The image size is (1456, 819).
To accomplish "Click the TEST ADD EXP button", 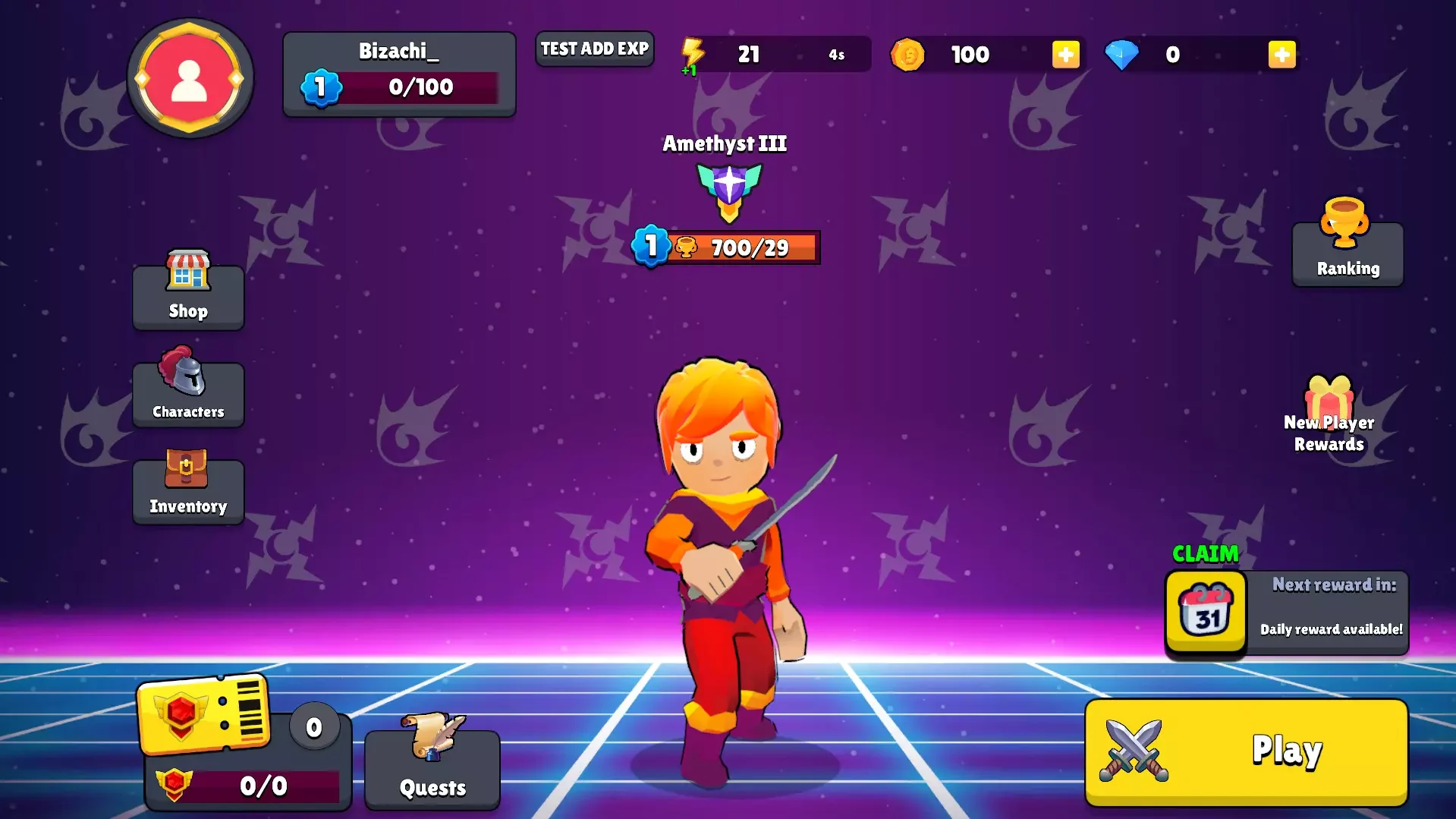I will tap(594, 49).
